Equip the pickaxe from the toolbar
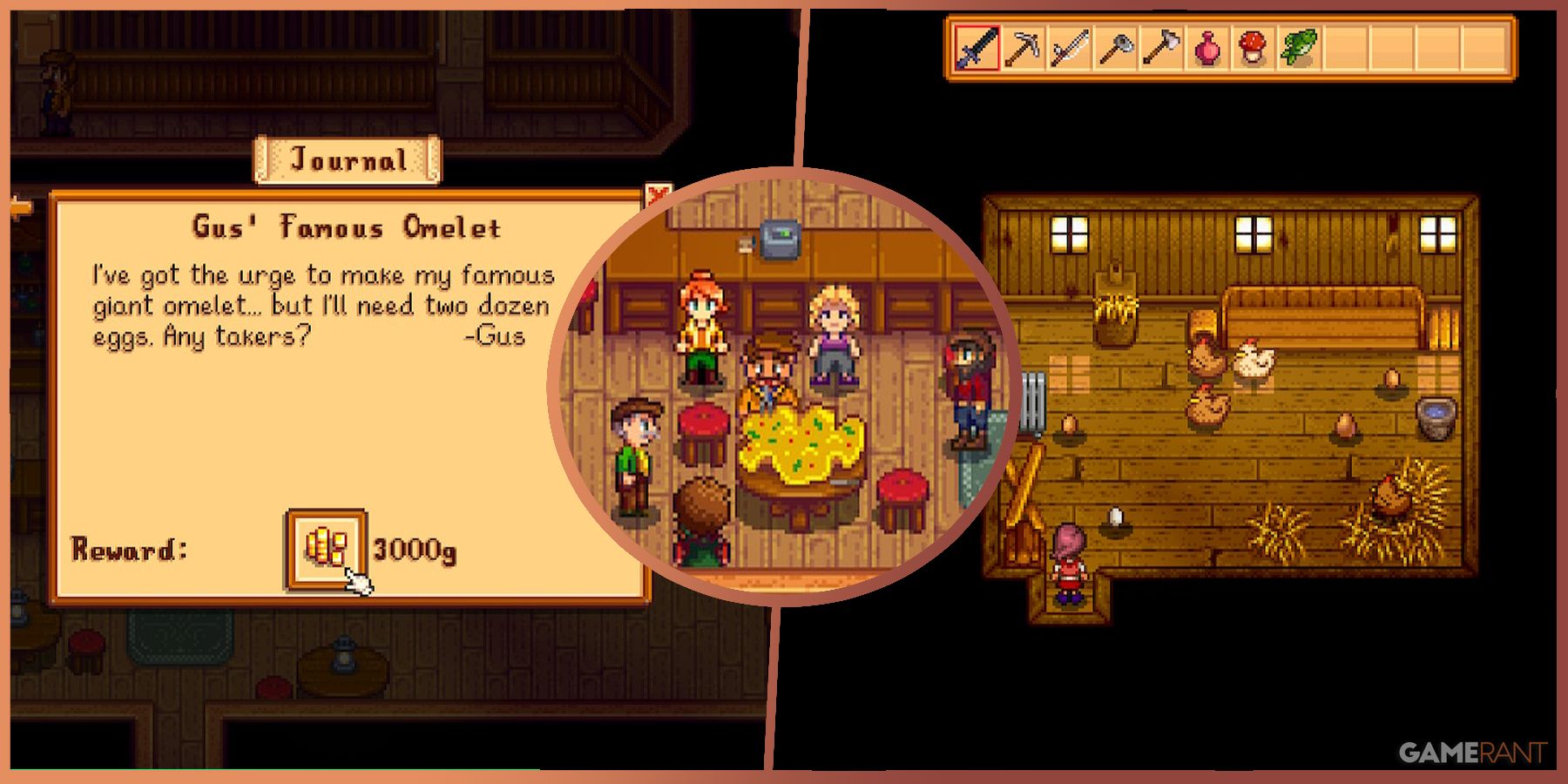This screenshot has width=1568, height=784. click(x=1023, y=48)
